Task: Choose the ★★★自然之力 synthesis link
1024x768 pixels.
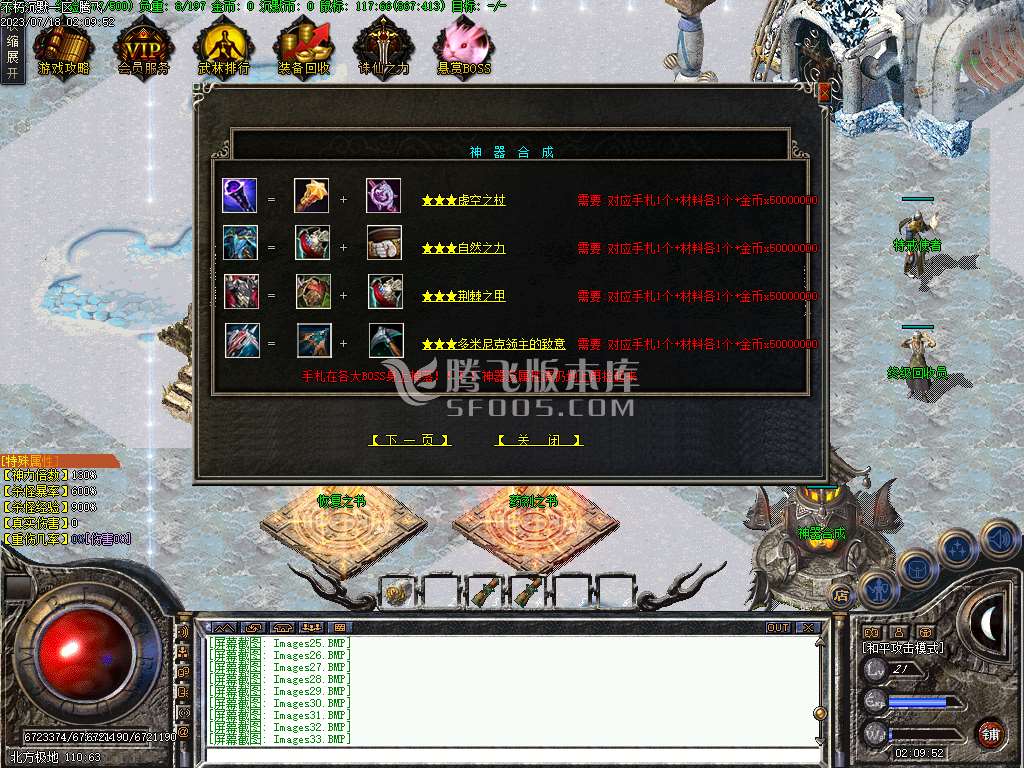Action: point(463,248)
